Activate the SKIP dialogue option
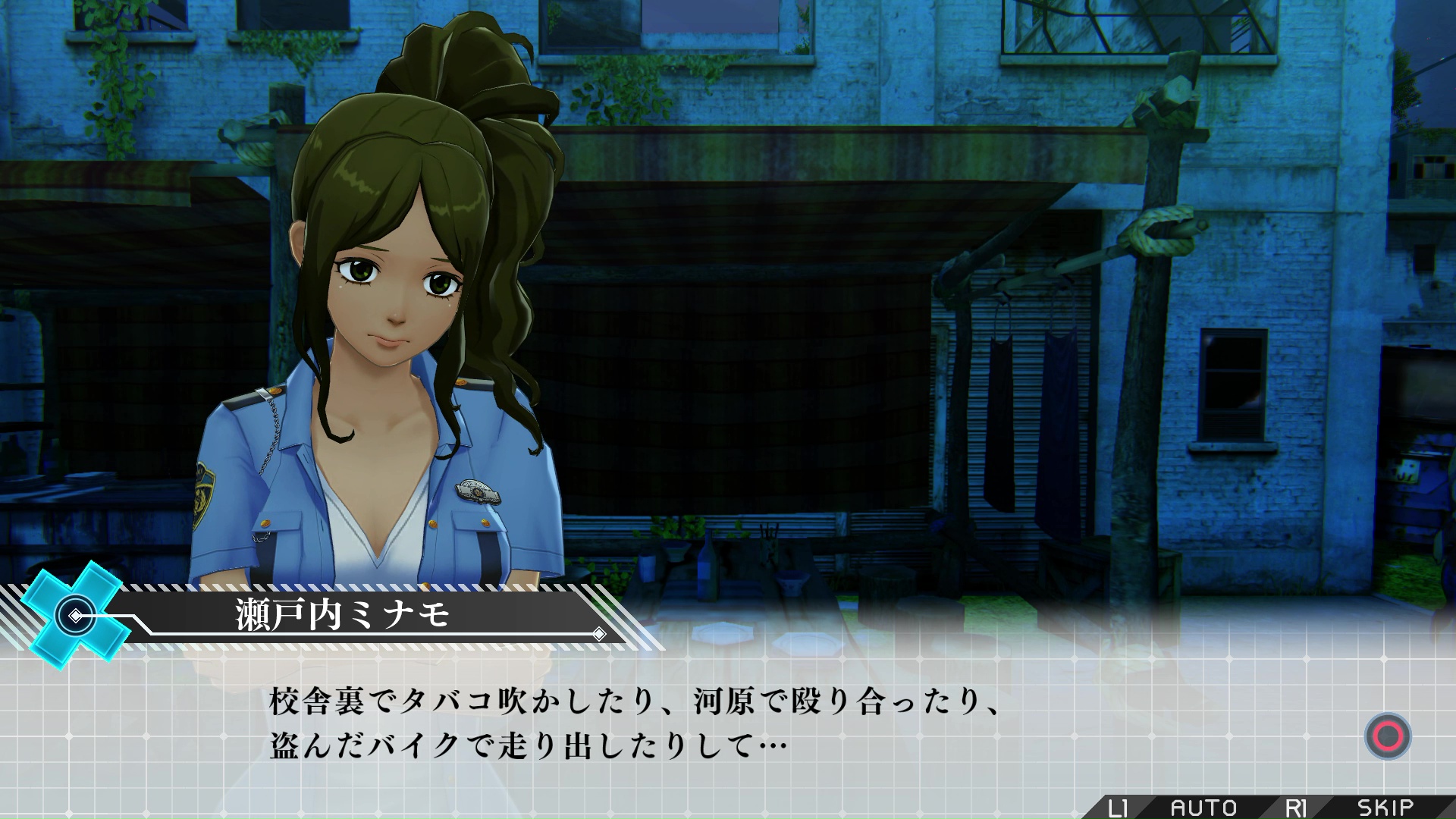The image size is (1456, 819). (x=1385, y=808)
